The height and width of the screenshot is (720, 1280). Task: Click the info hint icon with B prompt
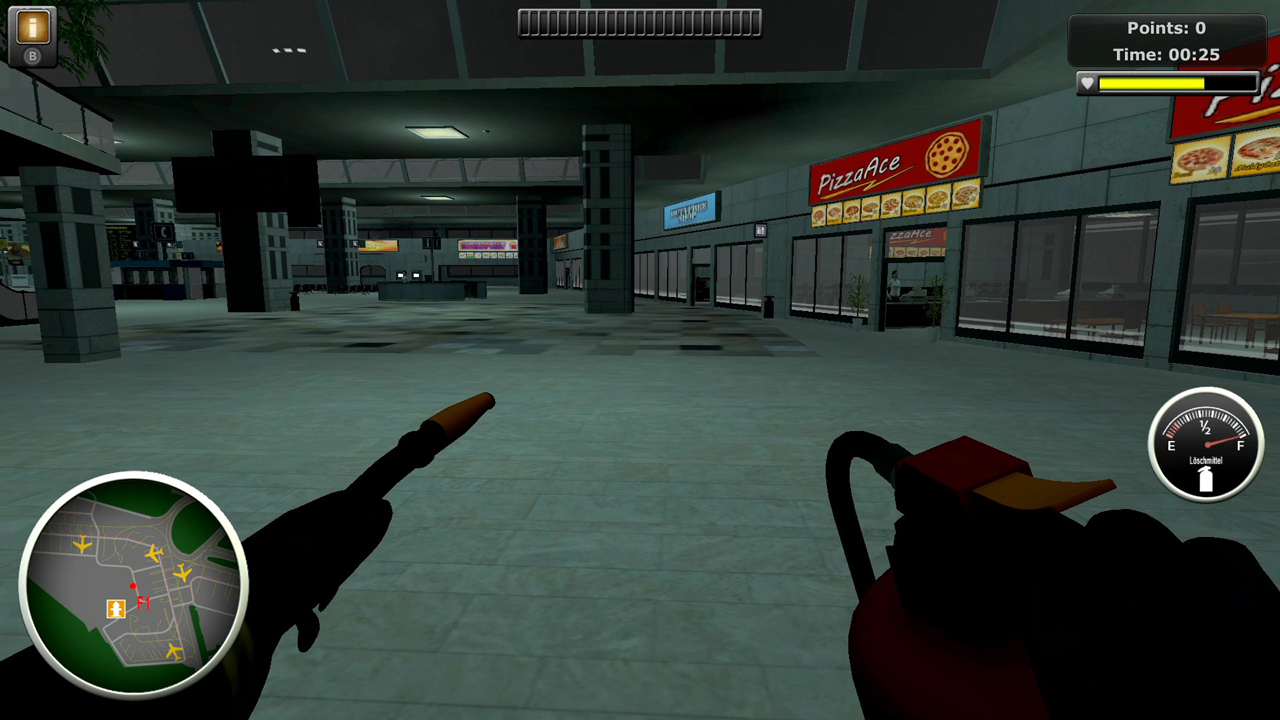pos(31,25)
